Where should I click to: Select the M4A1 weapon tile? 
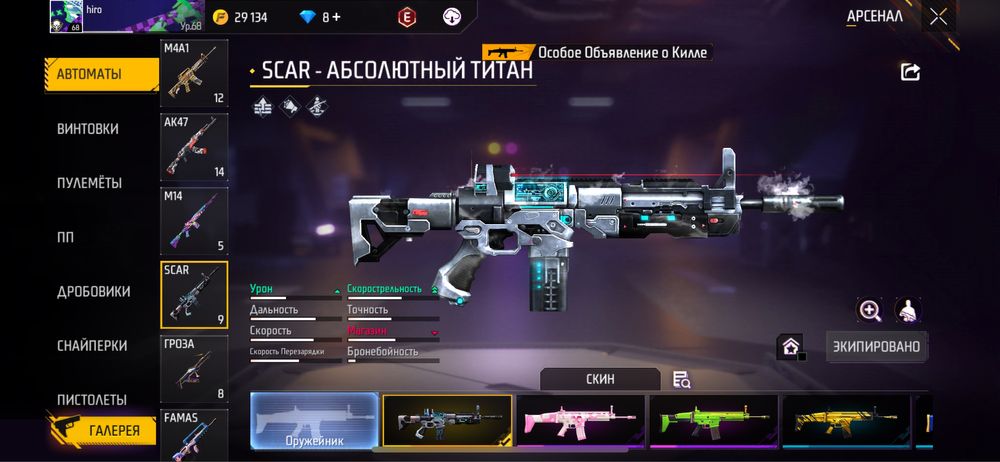point(194,73)
